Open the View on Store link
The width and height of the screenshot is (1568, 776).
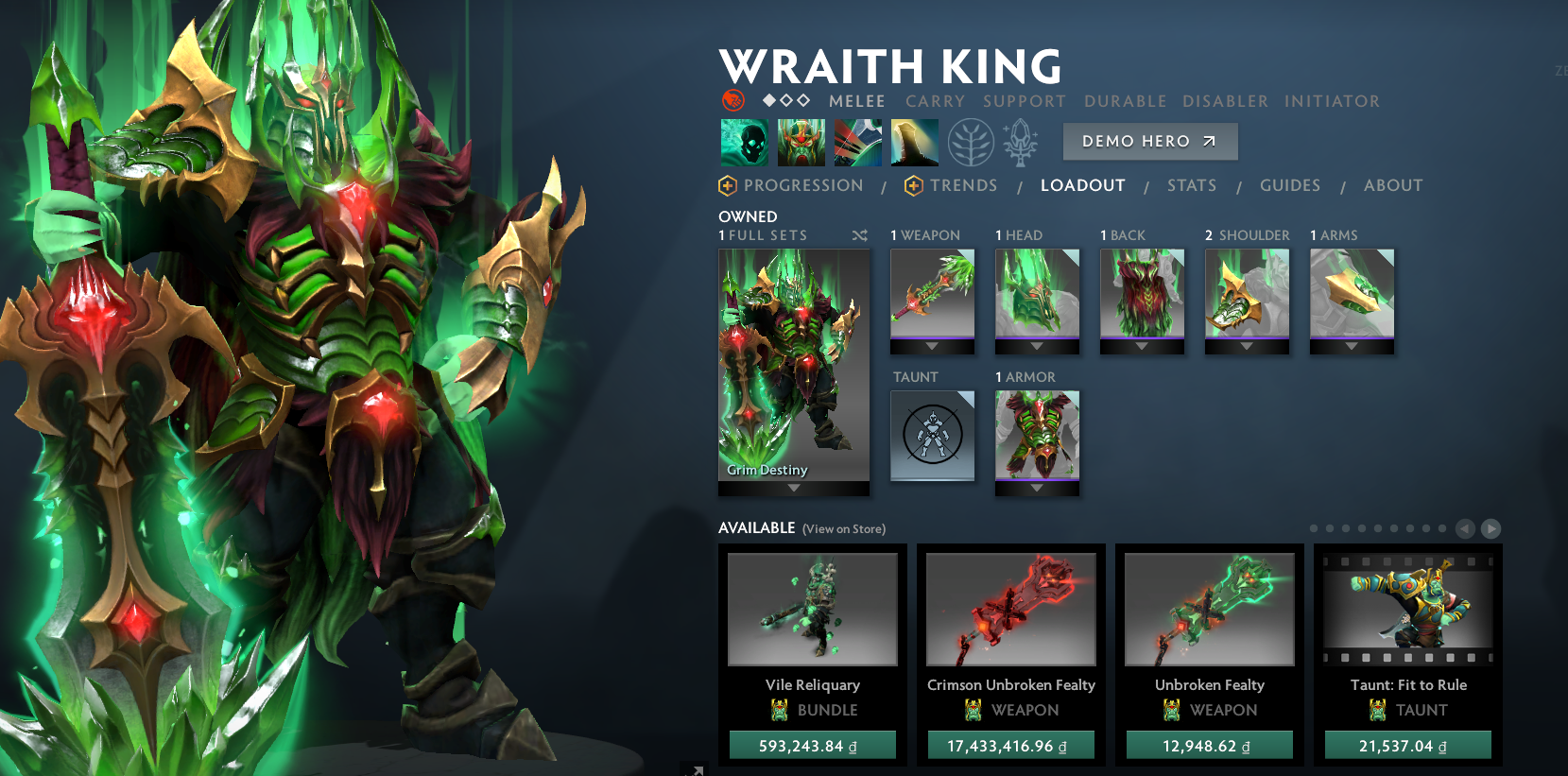(844, 529)
